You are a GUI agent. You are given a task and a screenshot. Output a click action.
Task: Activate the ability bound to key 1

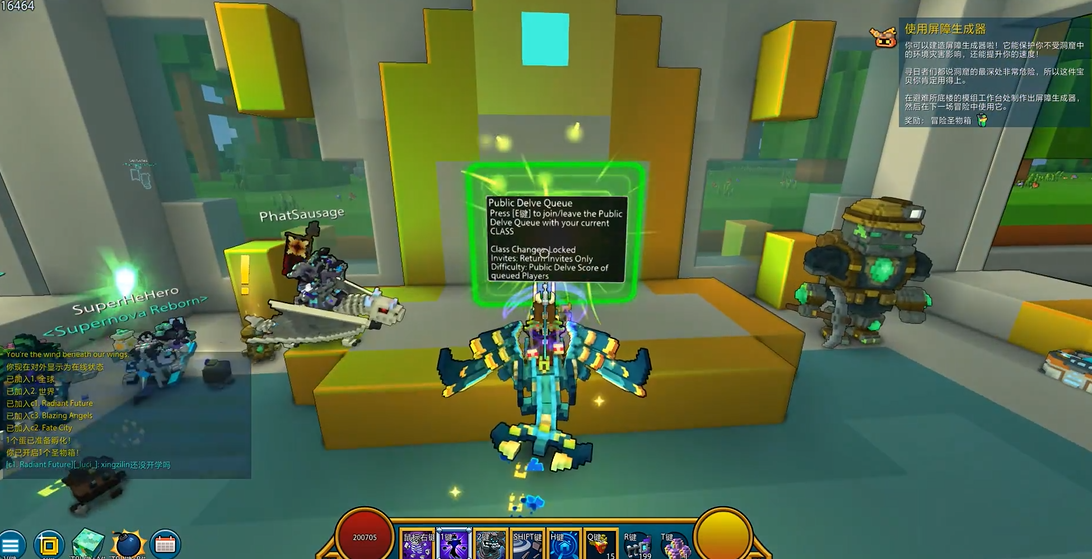[453, 545]
